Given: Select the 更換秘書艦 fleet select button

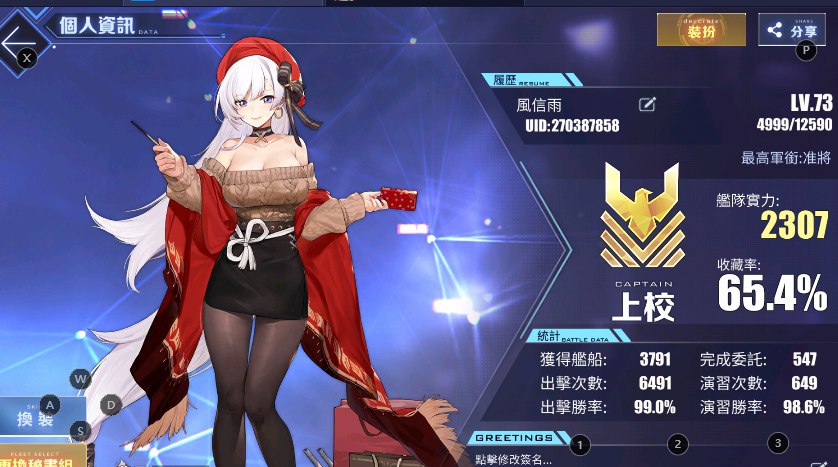Looking at the screenshot, I should pos(40,456).
